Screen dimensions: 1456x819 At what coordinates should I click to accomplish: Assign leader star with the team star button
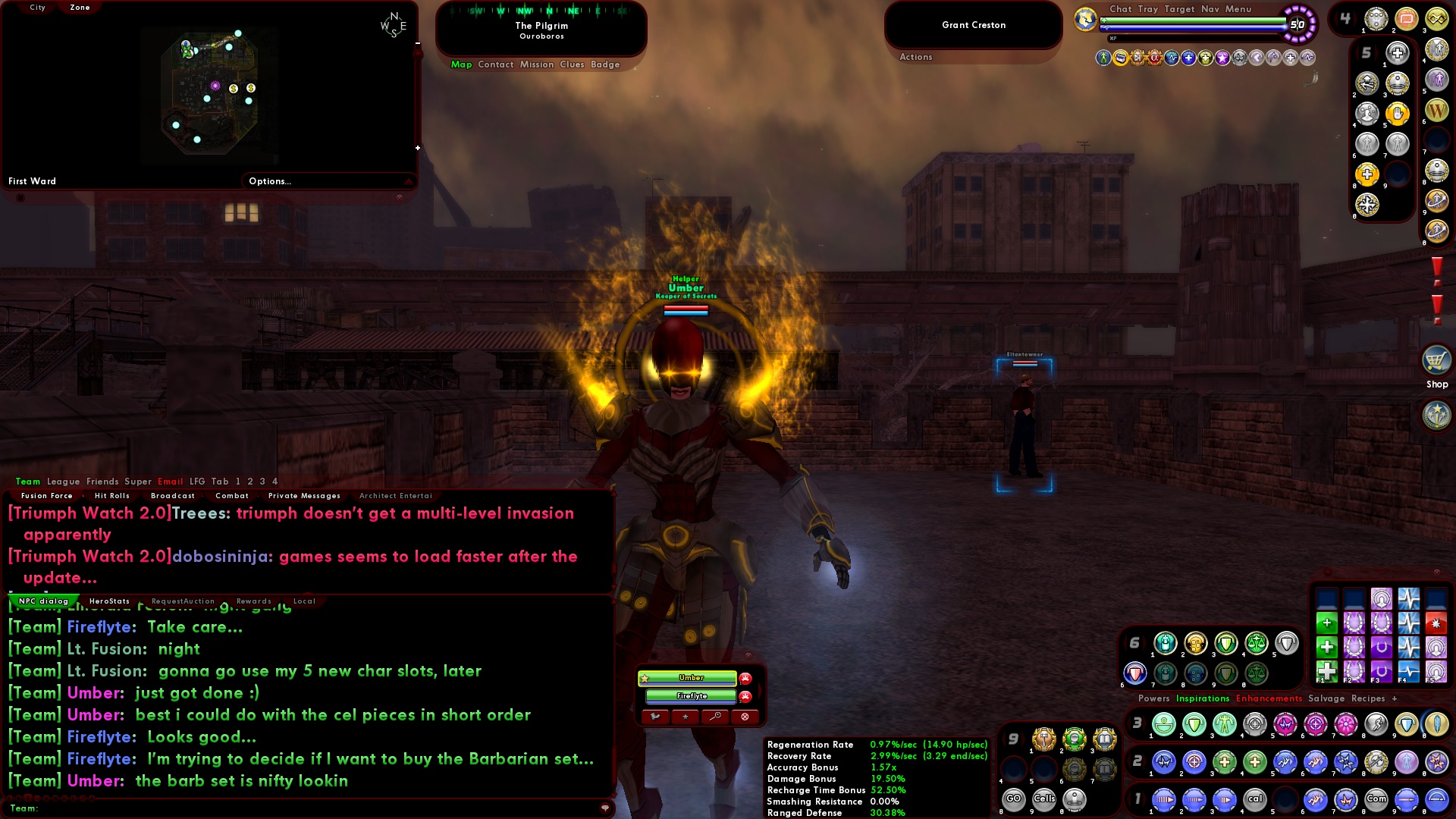(686, 717)
